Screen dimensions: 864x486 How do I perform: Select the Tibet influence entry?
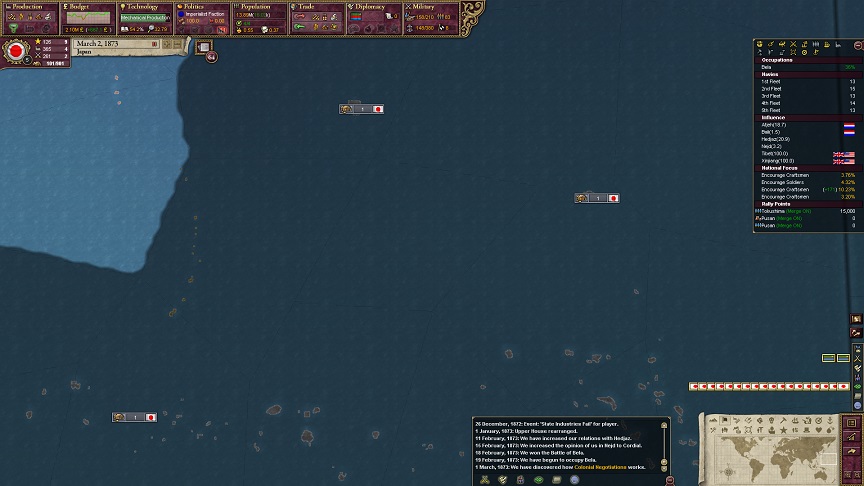click(x=775, y=153)
